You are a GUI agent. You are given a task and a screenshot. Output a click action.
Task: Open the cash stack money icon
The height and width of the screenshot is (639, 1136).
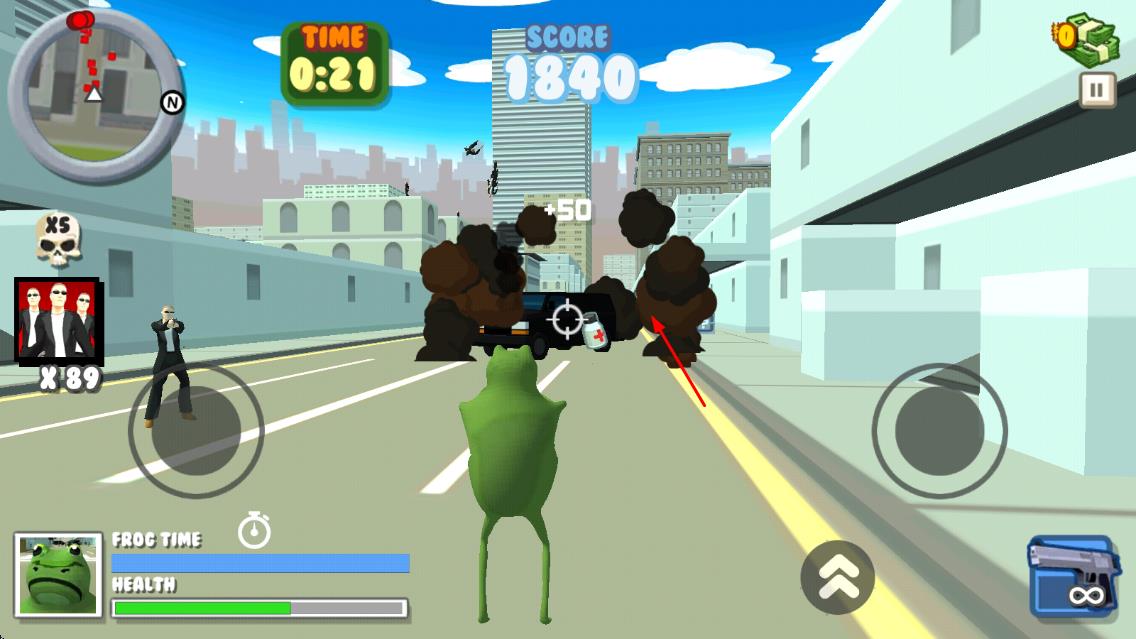coord(1088,40)
